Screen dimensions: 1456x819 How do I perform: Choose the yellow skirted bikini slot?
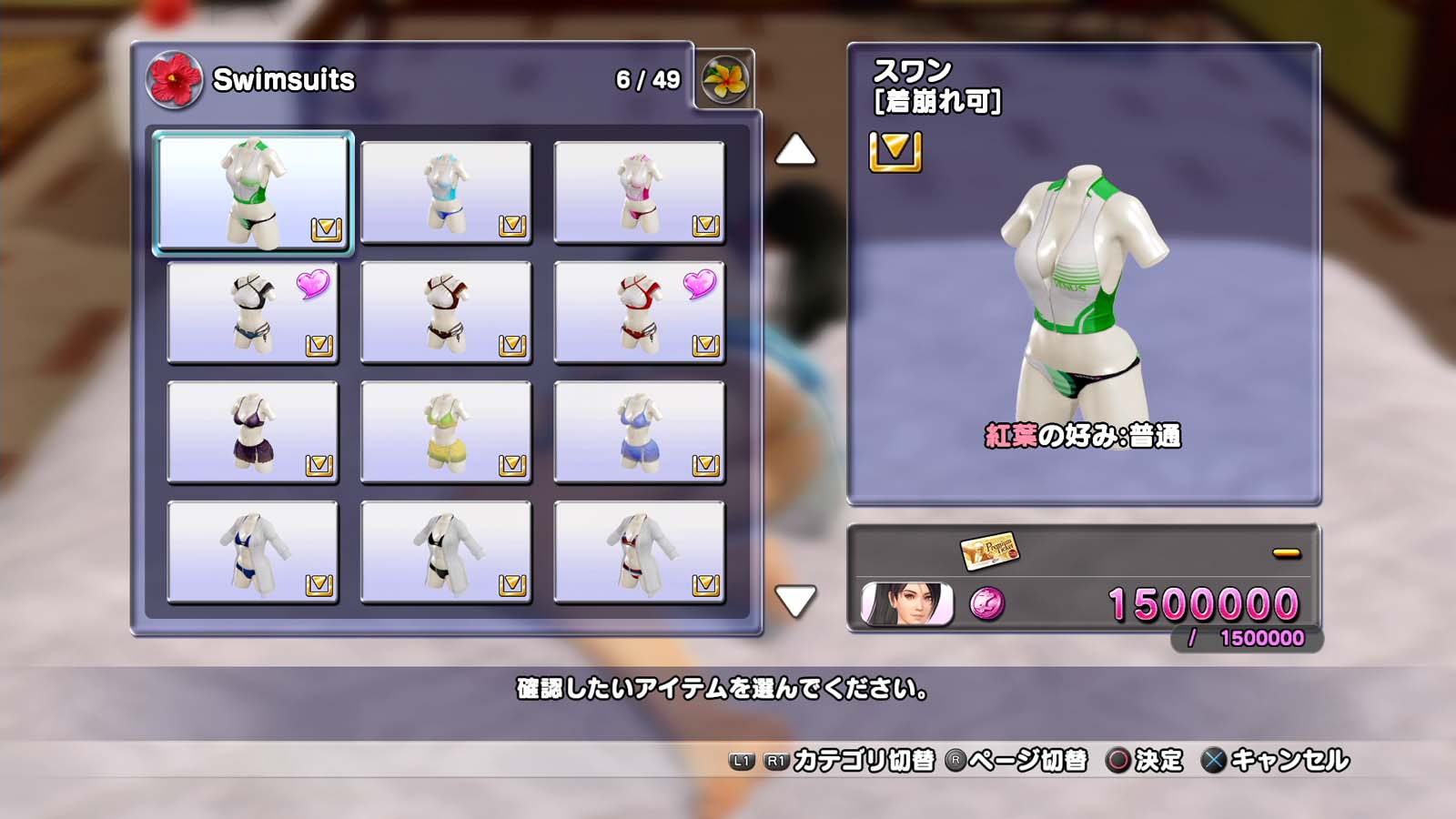click(x=446, y=432)
